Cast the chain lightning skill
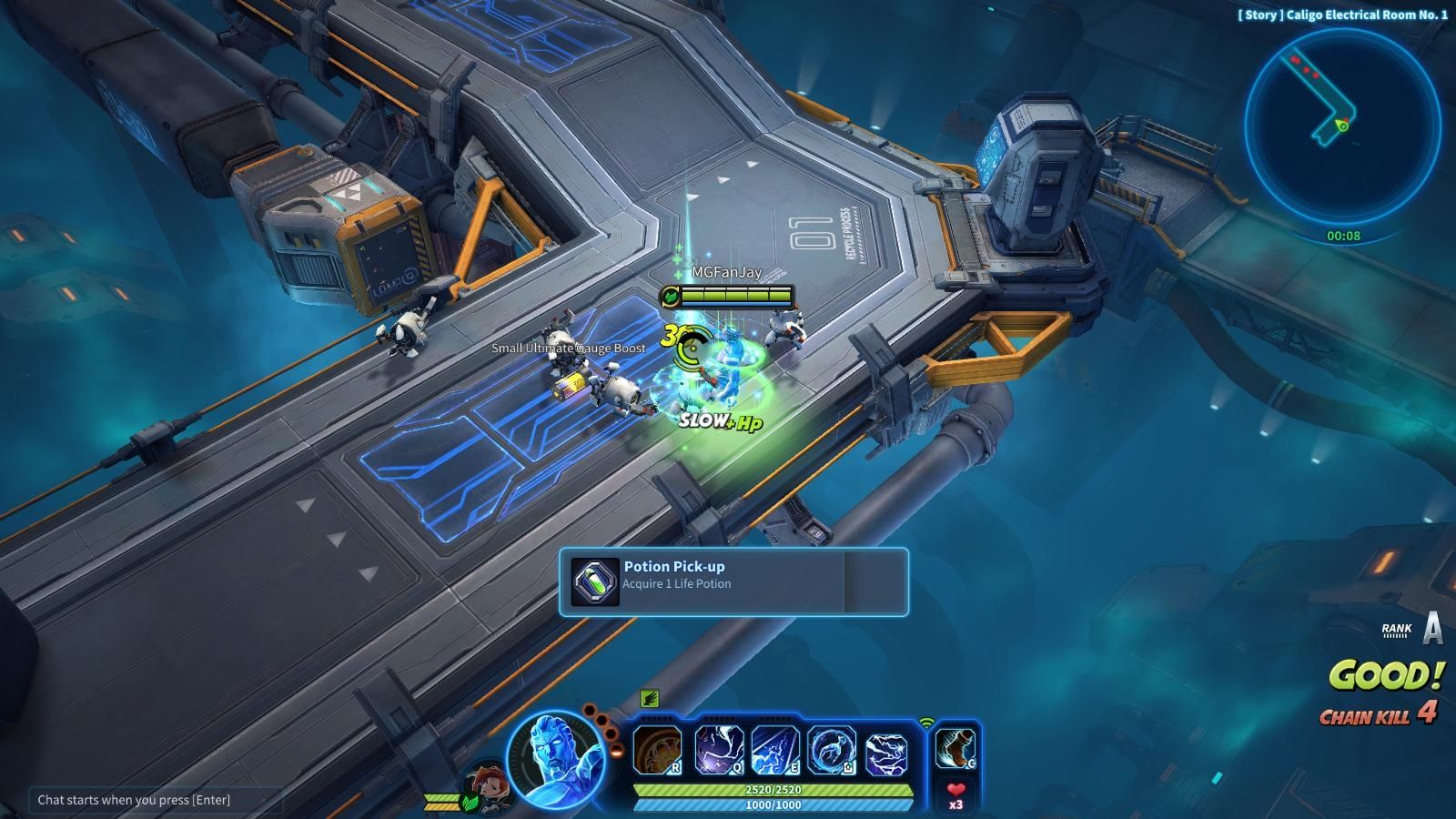This screenshot has height=819, width=1456. [886, 751]
